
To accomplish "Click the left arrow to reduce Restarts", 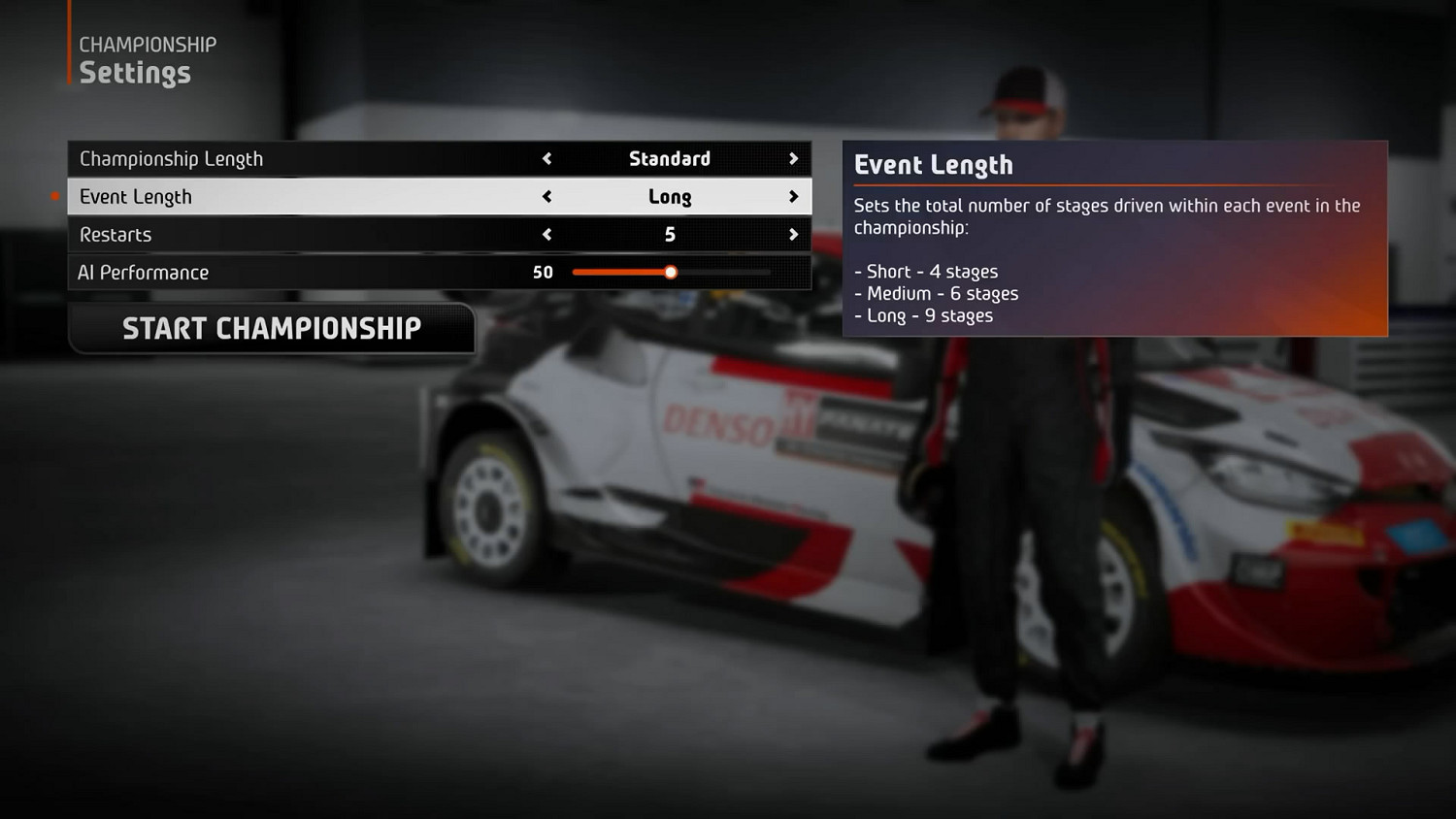I will coord(546,234).
